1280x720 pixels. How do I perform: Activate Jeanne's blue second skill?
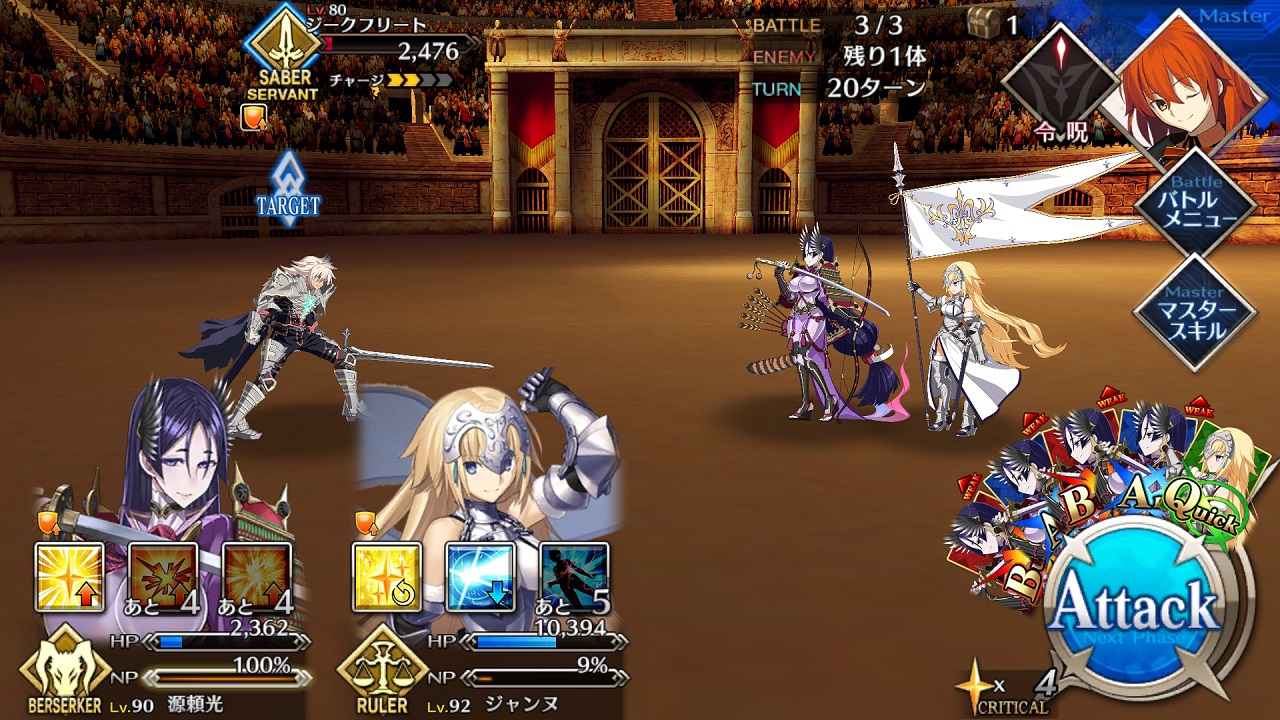(481, 577)
